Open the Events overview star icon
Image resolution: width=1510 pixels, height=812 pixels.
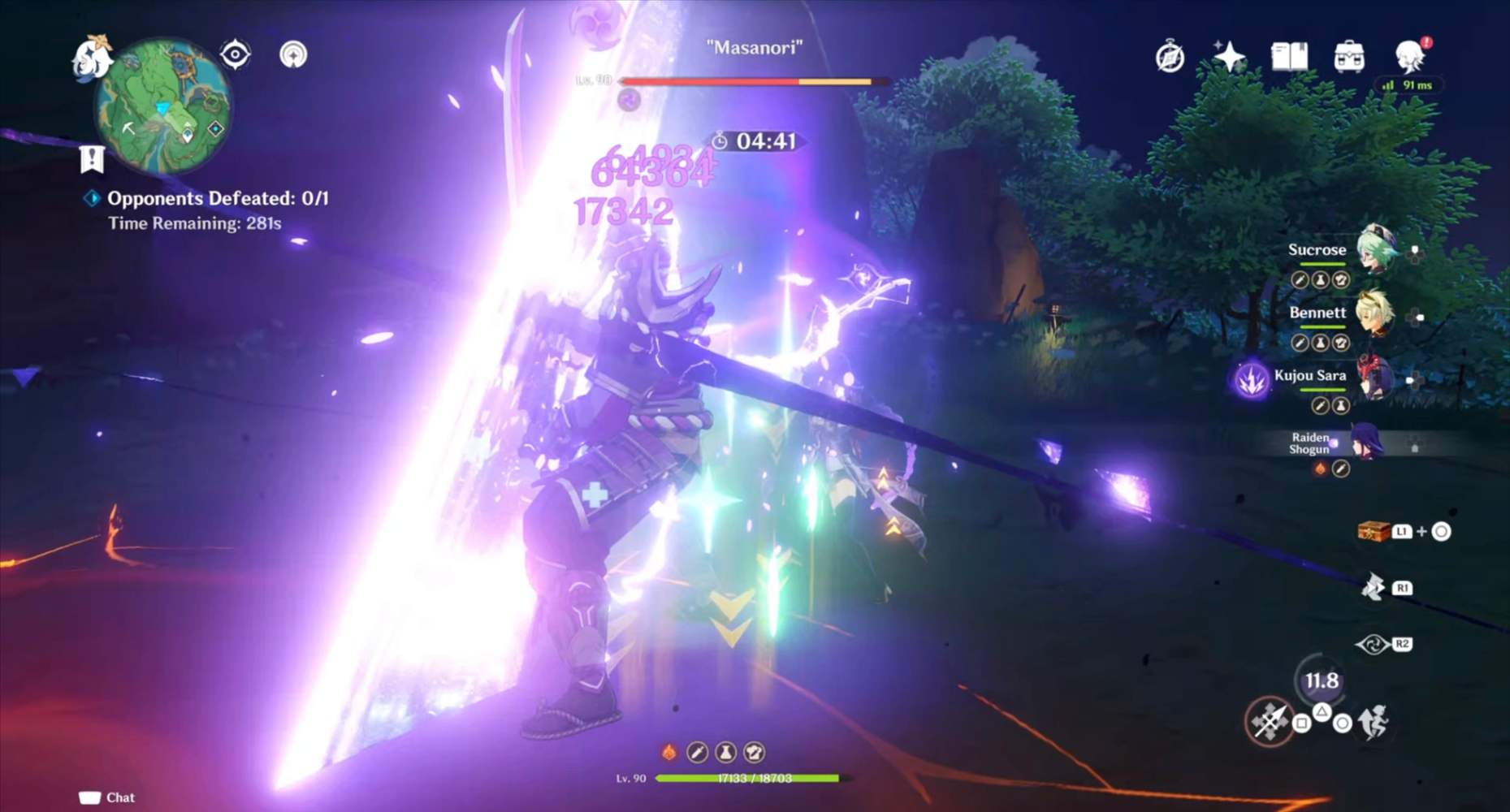[1231, 56]
